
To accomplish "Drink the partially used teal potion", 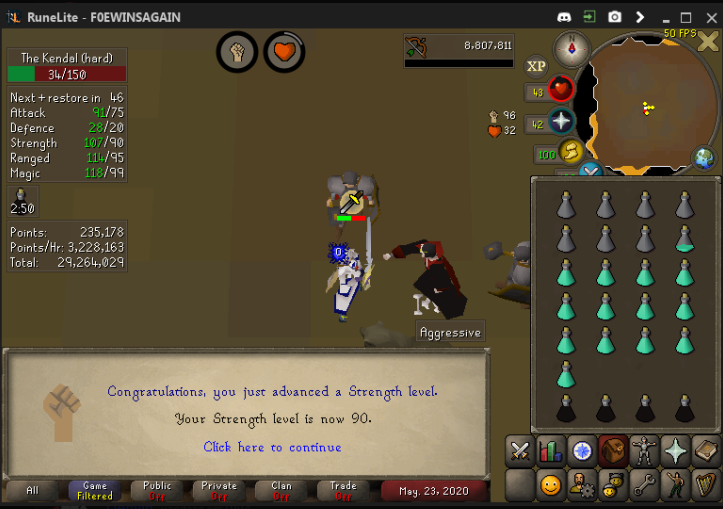I will [685, 238].
